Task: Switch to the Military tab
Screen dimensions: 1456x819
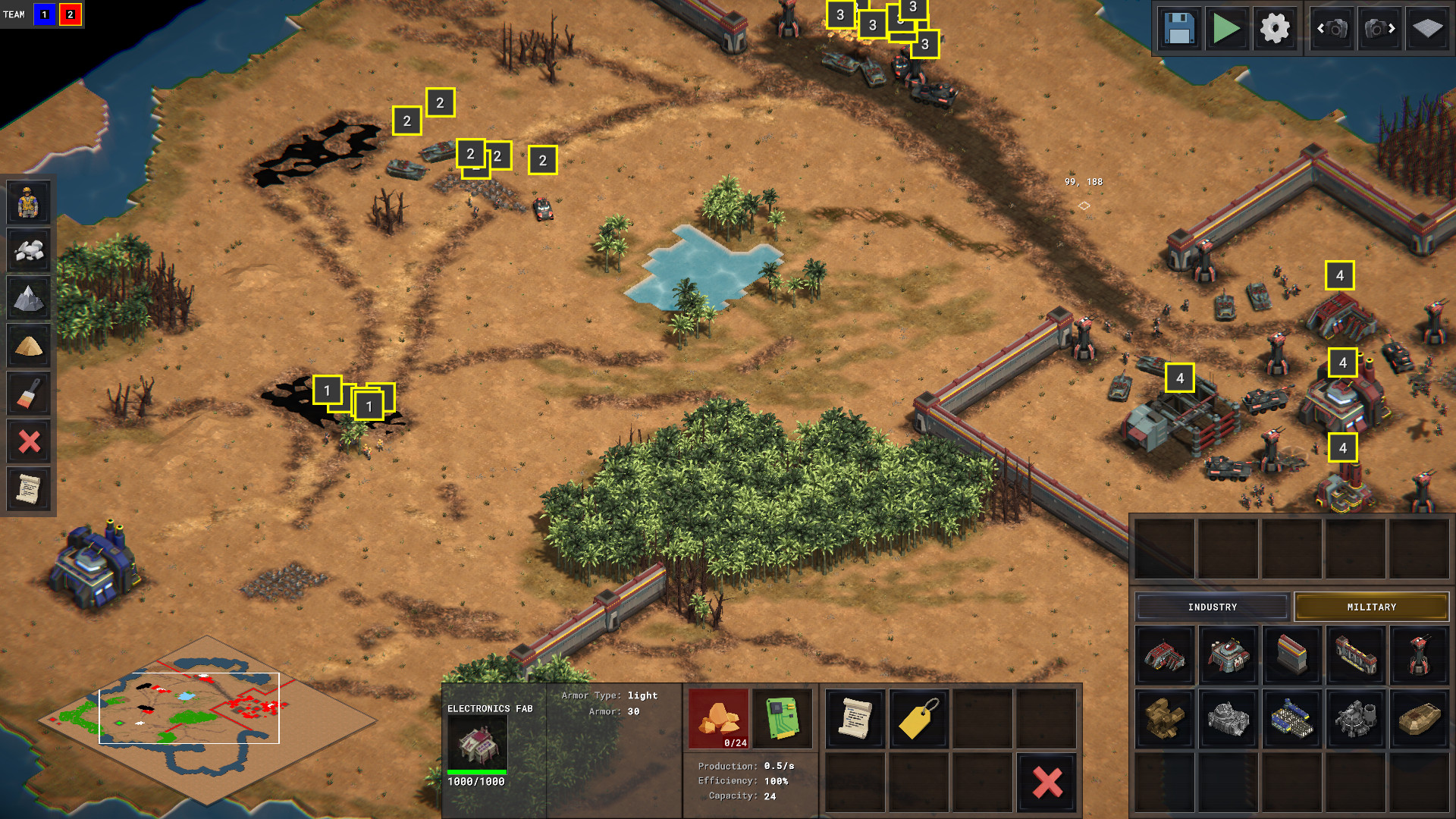Action: [1371, 607]
